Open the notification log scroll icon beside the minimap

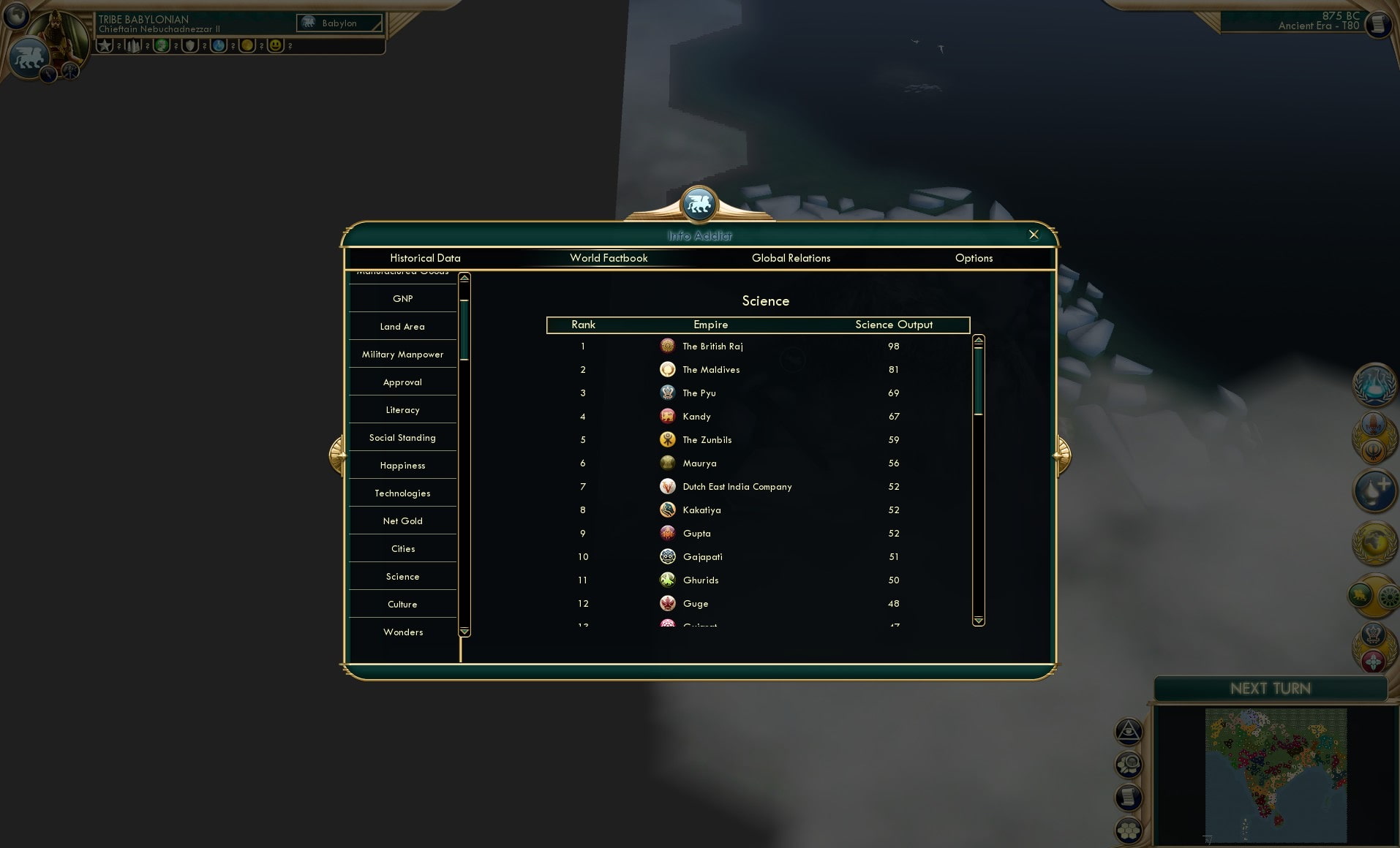pyautogui.click(x=1129, y=798)
